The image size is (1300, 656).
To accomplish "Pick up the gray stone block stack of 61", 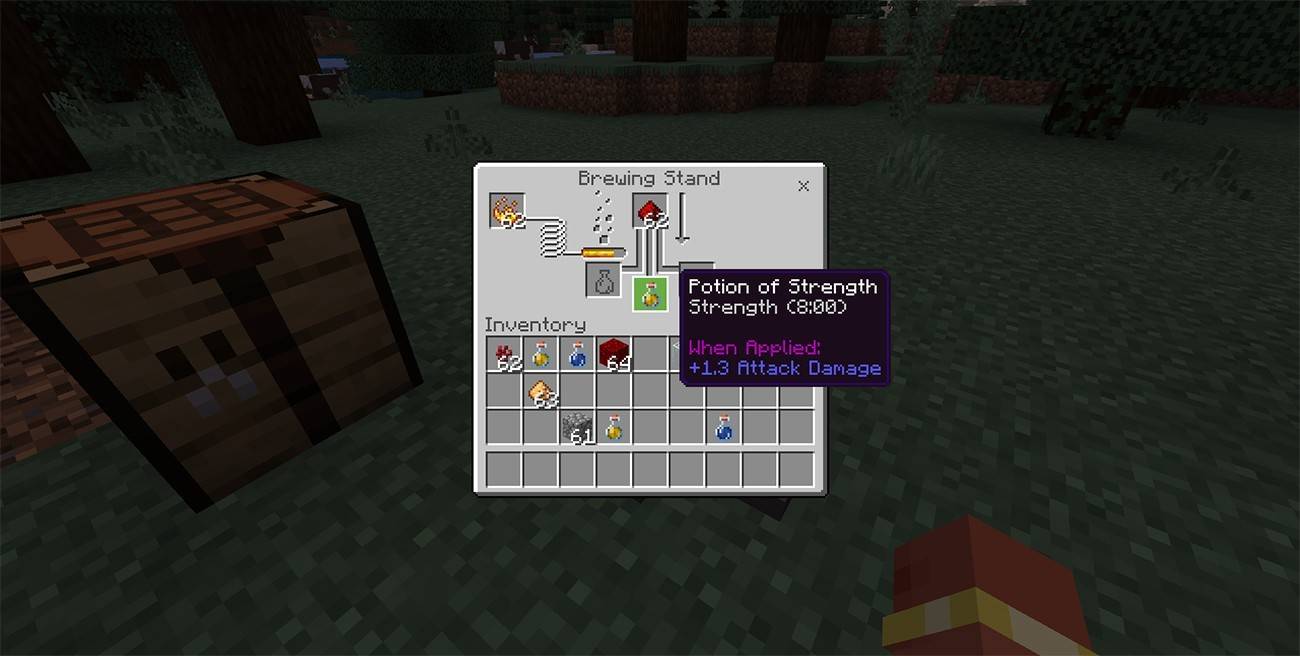I will click(577, 427).
